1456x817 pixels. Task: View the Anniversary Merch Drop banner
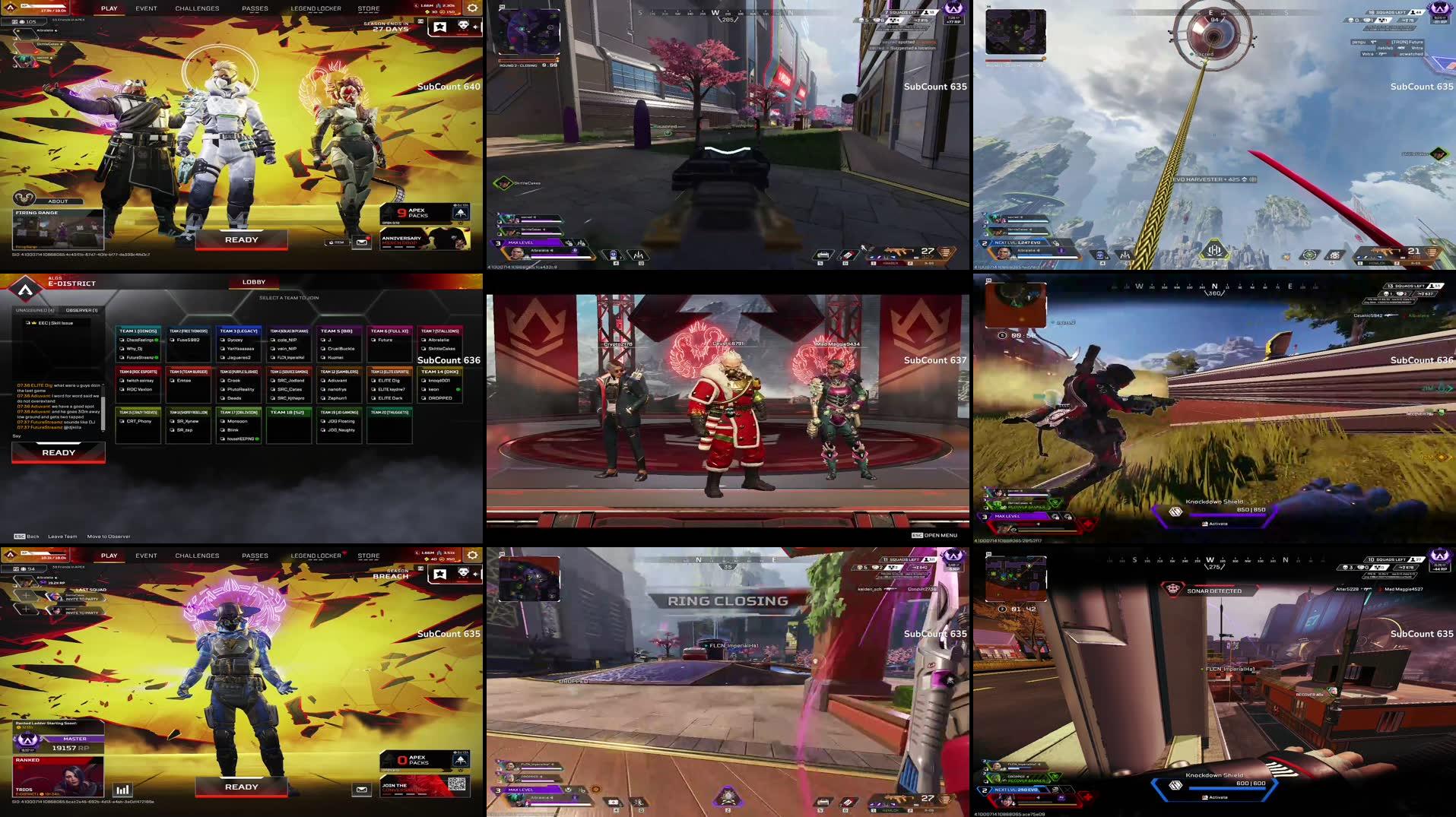coord(425,240)
